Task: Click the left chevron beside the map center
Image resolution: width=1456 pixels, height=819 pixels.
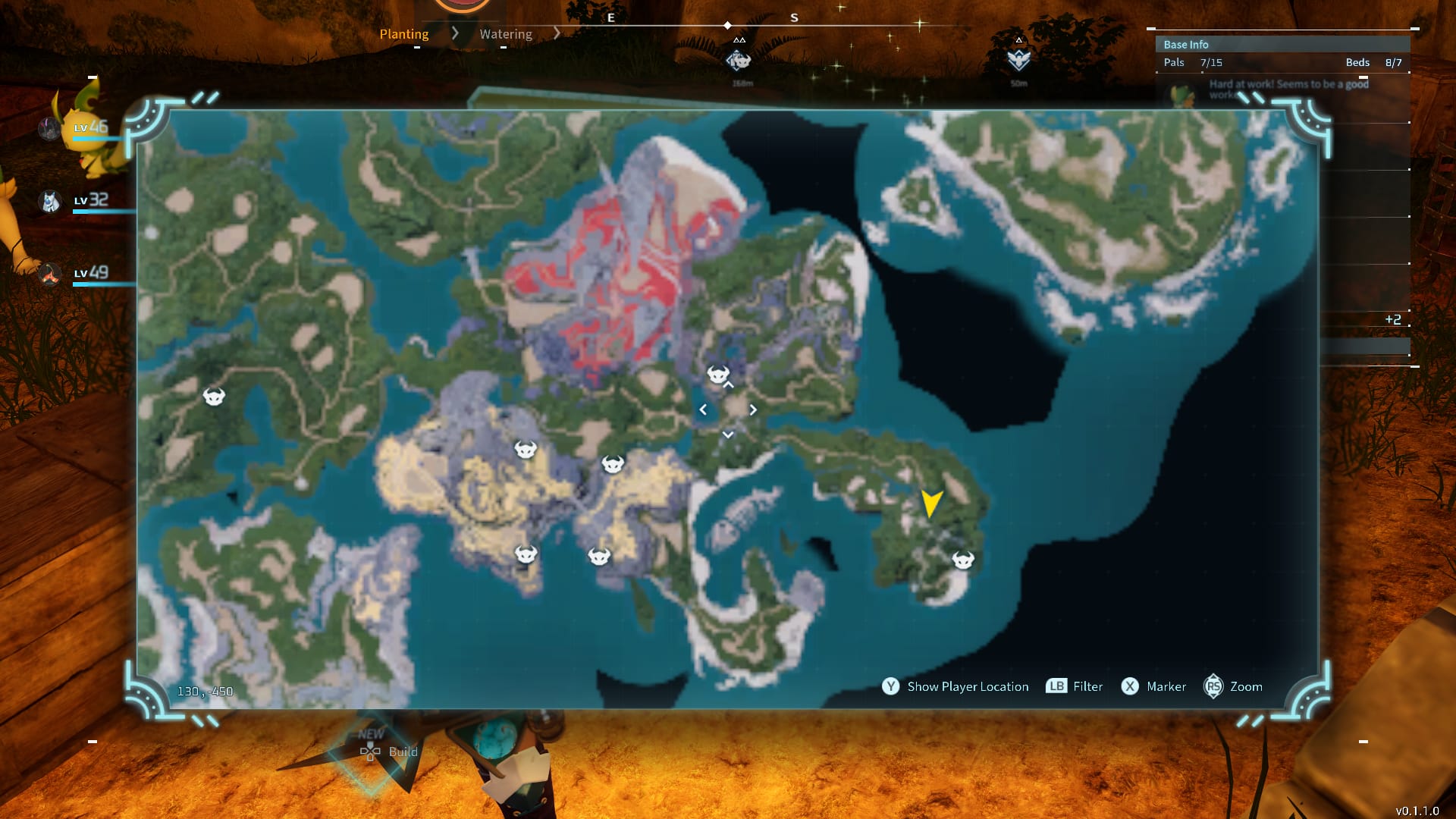Action: [704, 409]
